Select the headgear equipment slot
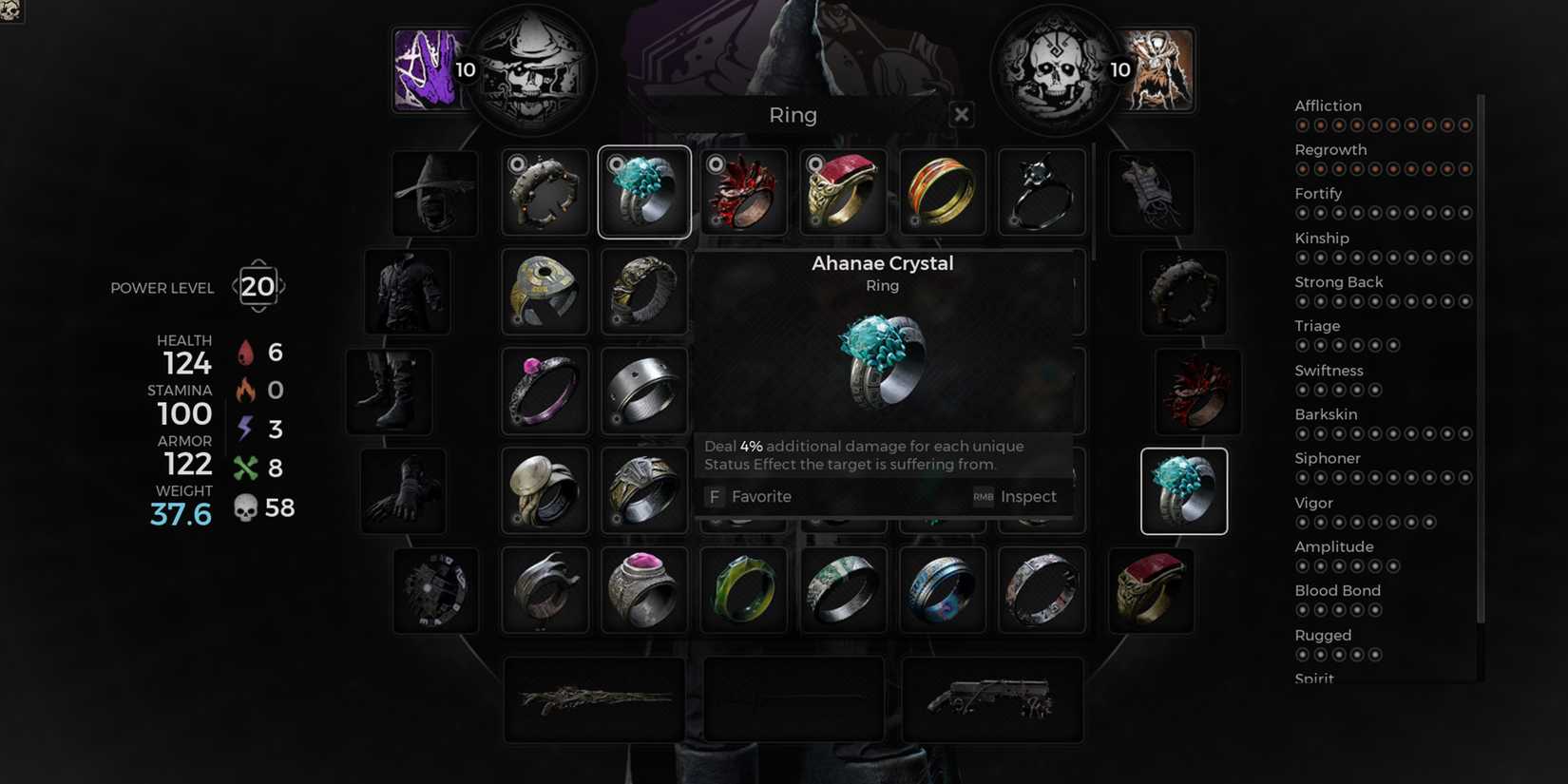1568x784 pixels. [x=432, y=191]
